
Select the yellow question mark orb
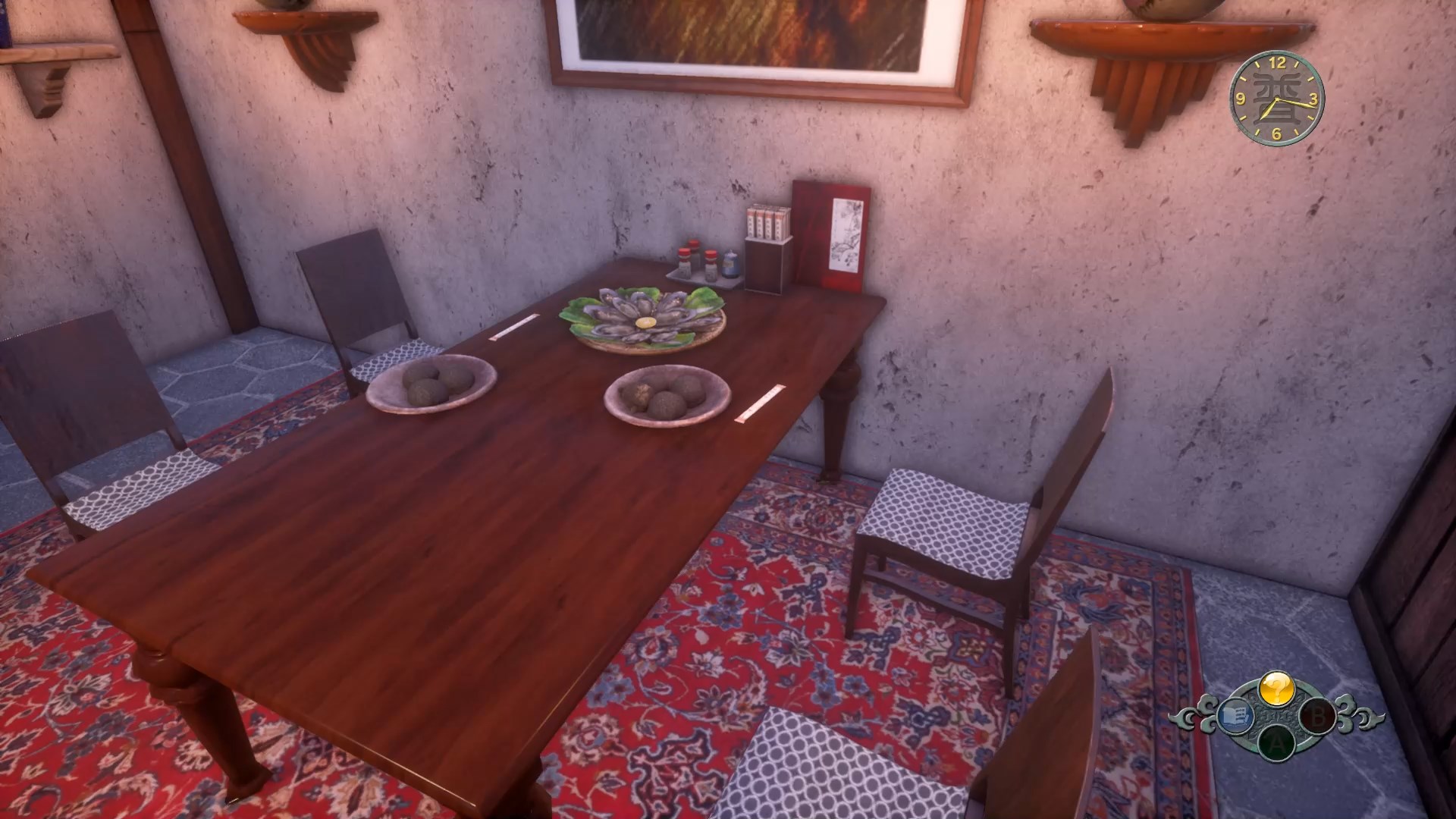1276,689
